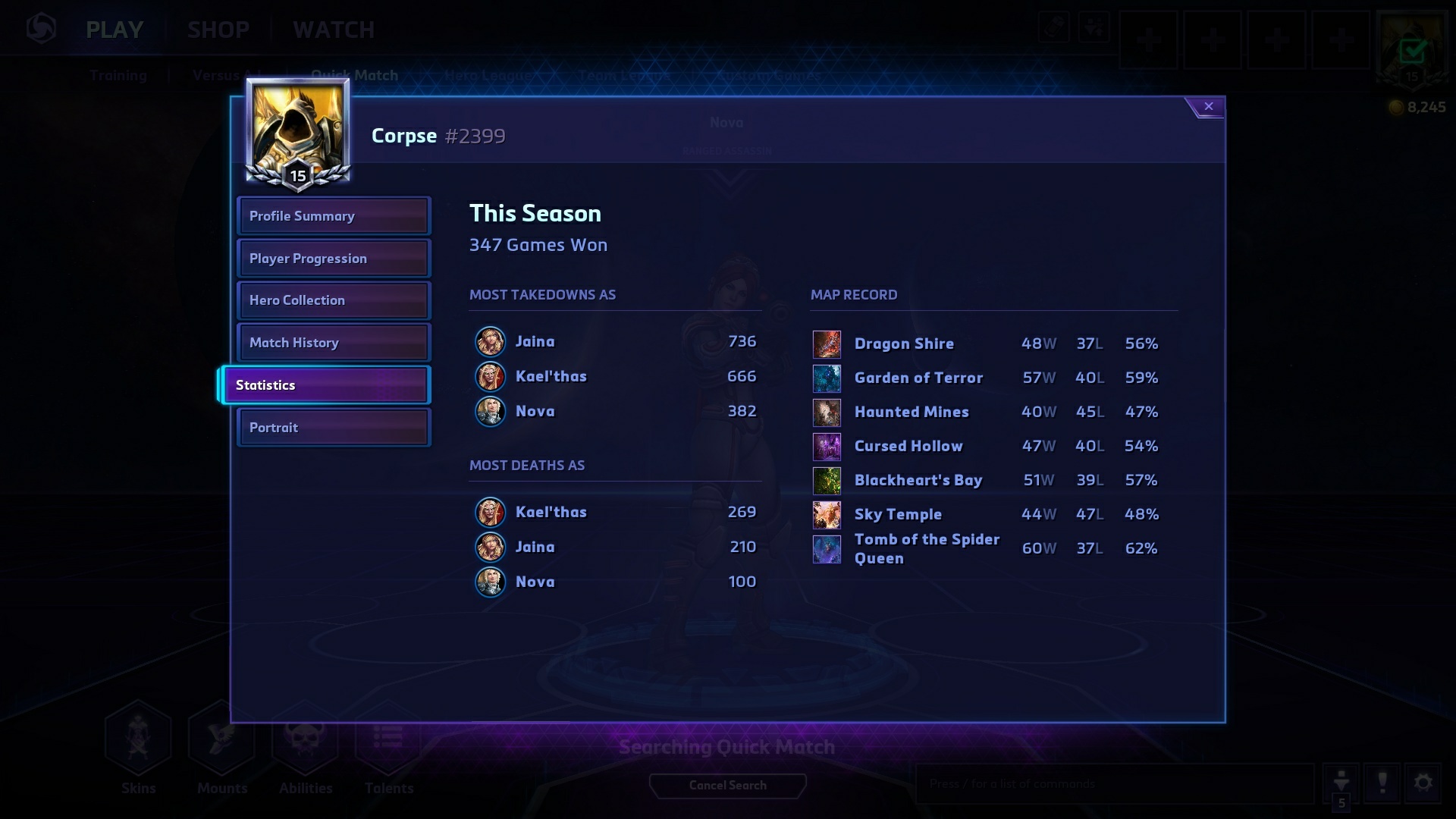Click the chat command input field
This screenshot has width=1456, height=819.
click(x=1113, y=783)
